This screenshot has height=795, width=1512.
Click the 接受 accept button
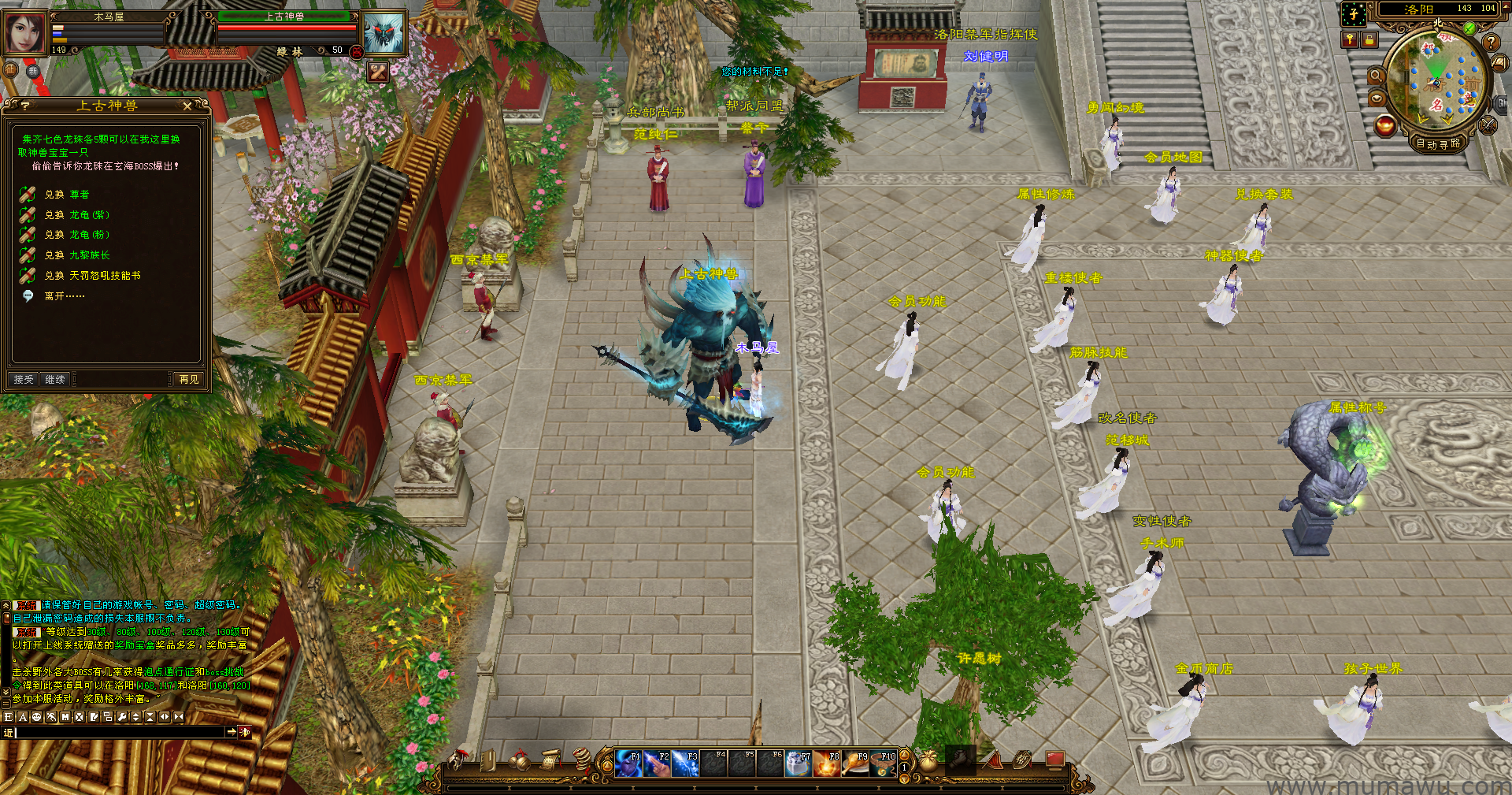pos(24,380)
